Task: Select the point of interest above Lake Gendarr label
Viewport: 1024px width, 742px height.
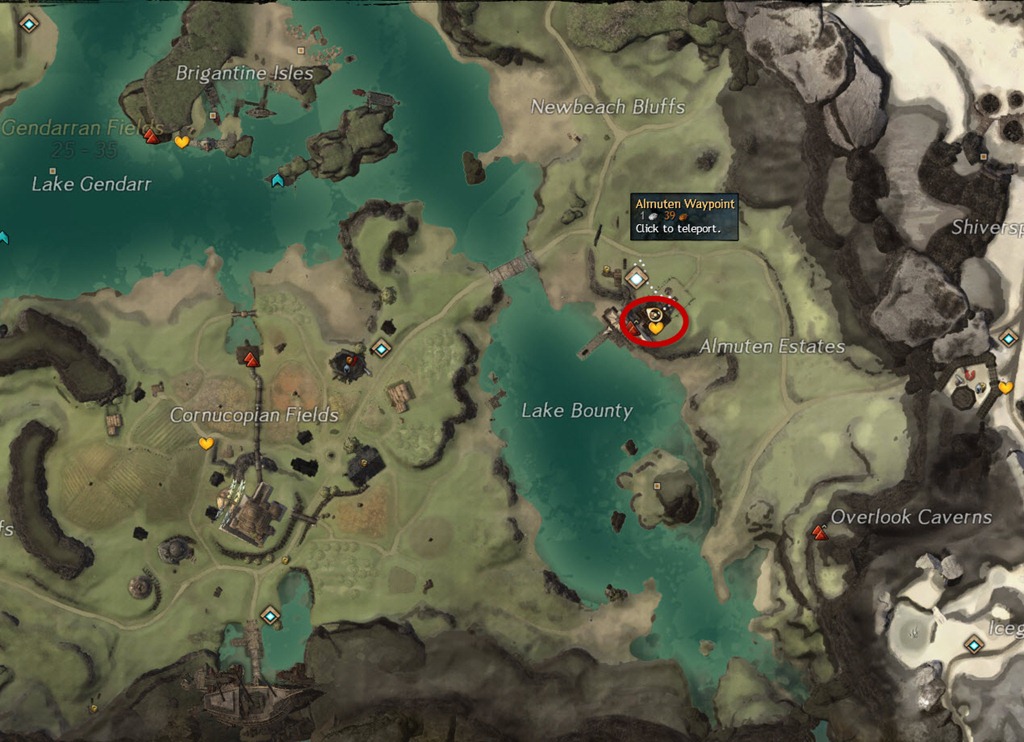Action: tap(52, 171)
